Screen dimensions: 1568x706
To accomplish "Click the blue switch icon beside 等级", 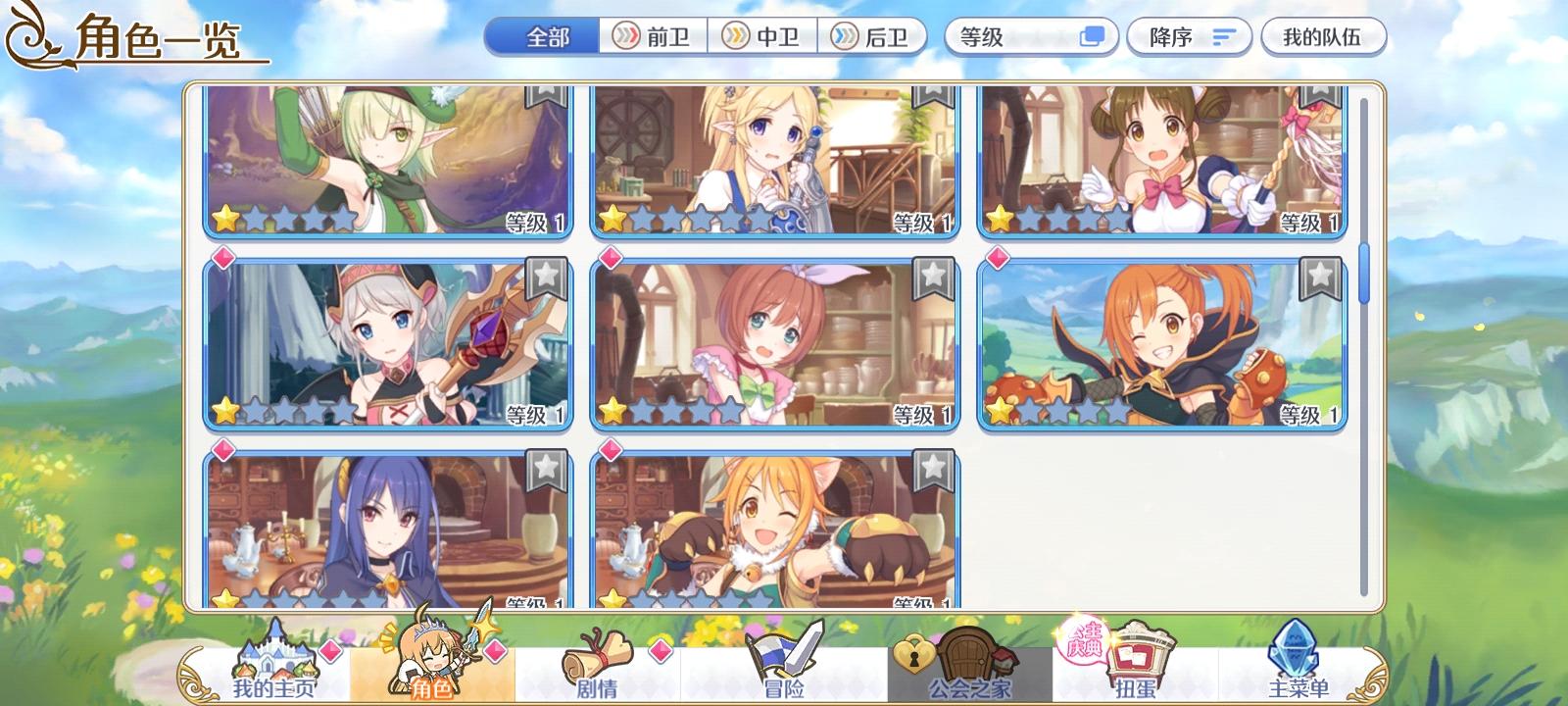I will pyautogui.click(x=1094, y=36).
